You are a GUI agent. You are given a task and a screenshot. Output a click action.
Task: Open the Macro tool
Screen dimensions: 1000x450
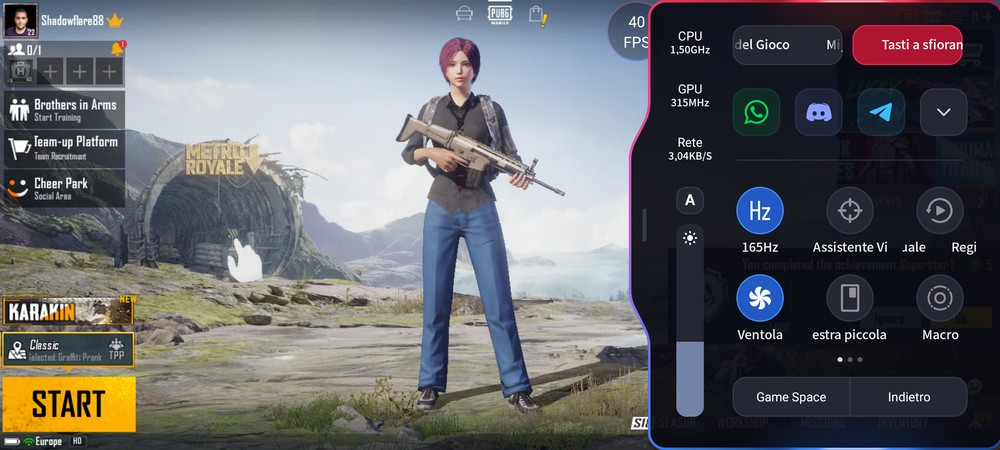[x=940, y=298]
